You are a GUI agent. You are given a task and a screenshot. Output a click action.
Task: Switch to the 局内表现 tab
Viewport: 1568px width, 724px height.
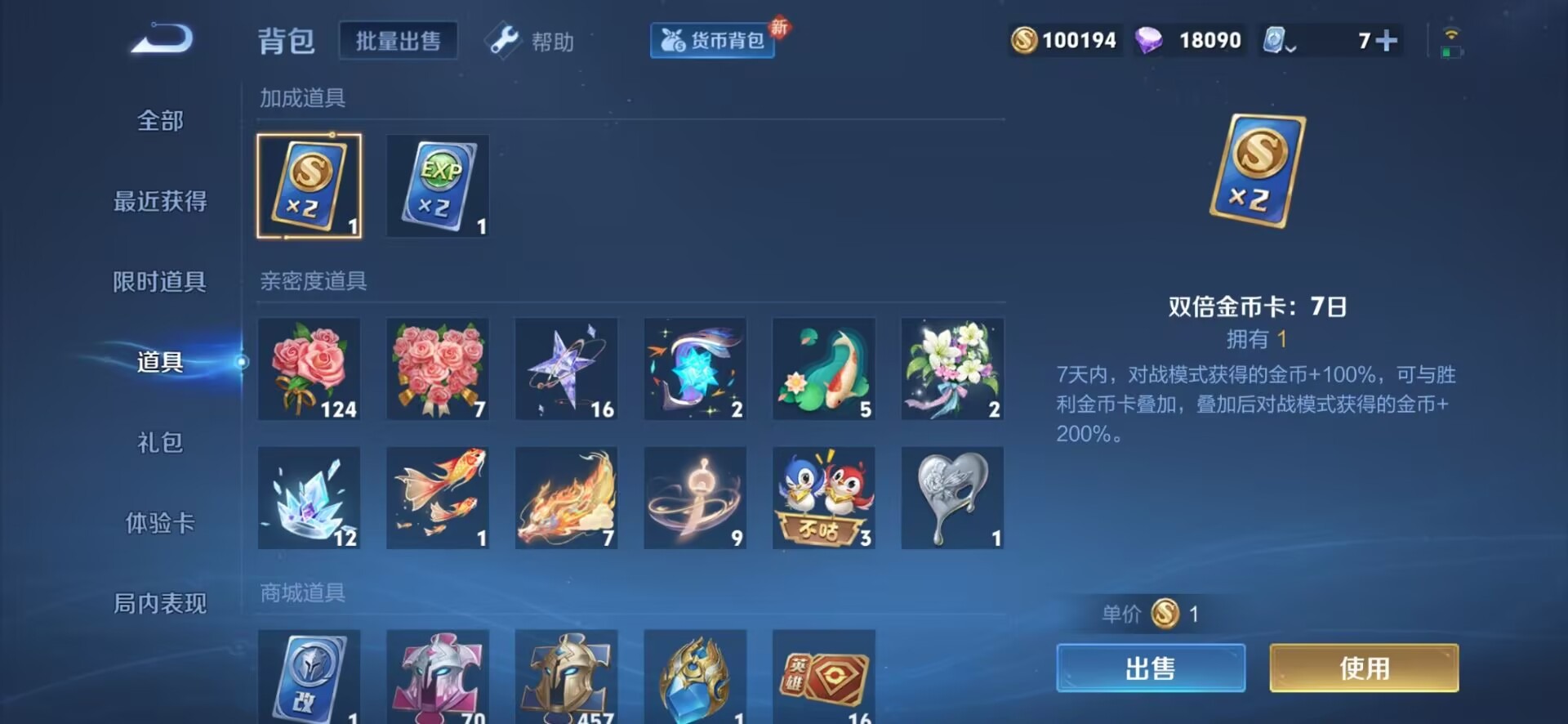(x=160, y=604)
